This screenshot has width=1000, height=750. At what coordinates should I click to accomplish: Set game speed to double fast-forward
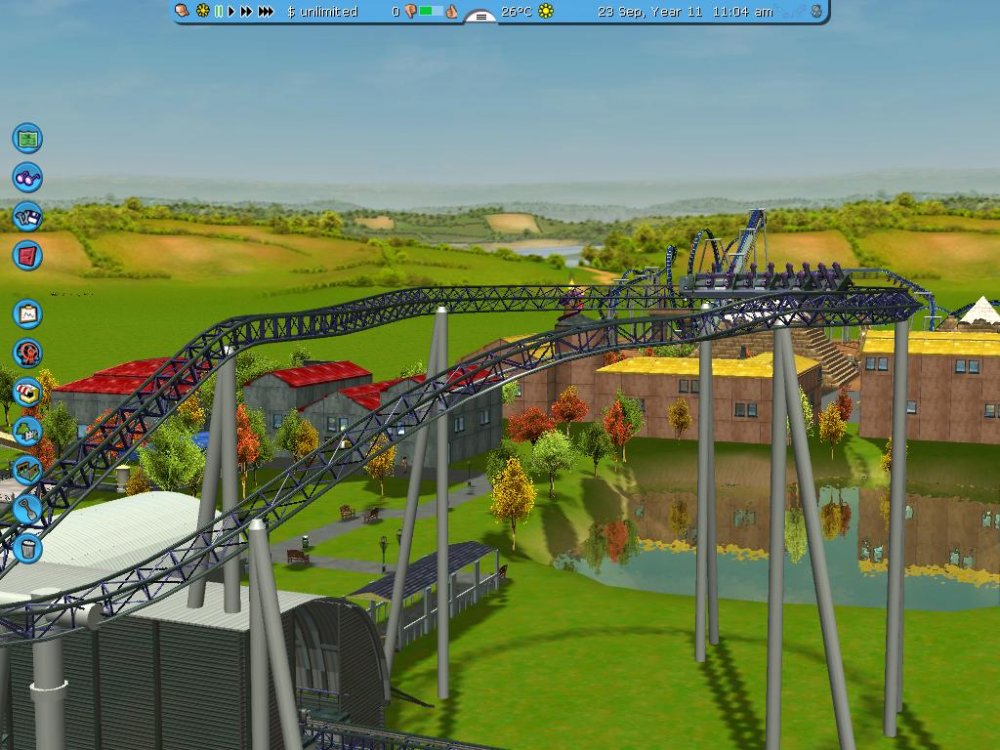pyautogui.click(x=246, y=11)
